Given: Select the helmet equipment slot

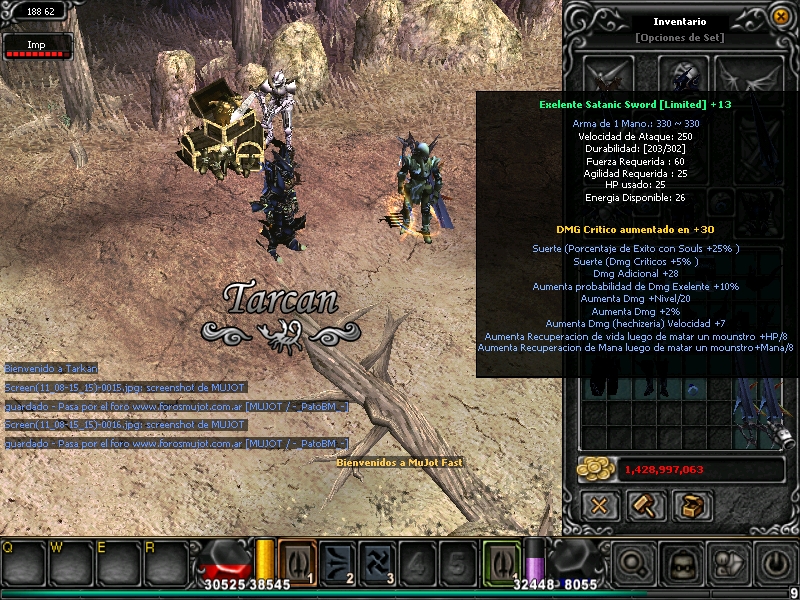Looking at the screenshot, I should coord(684,74).
